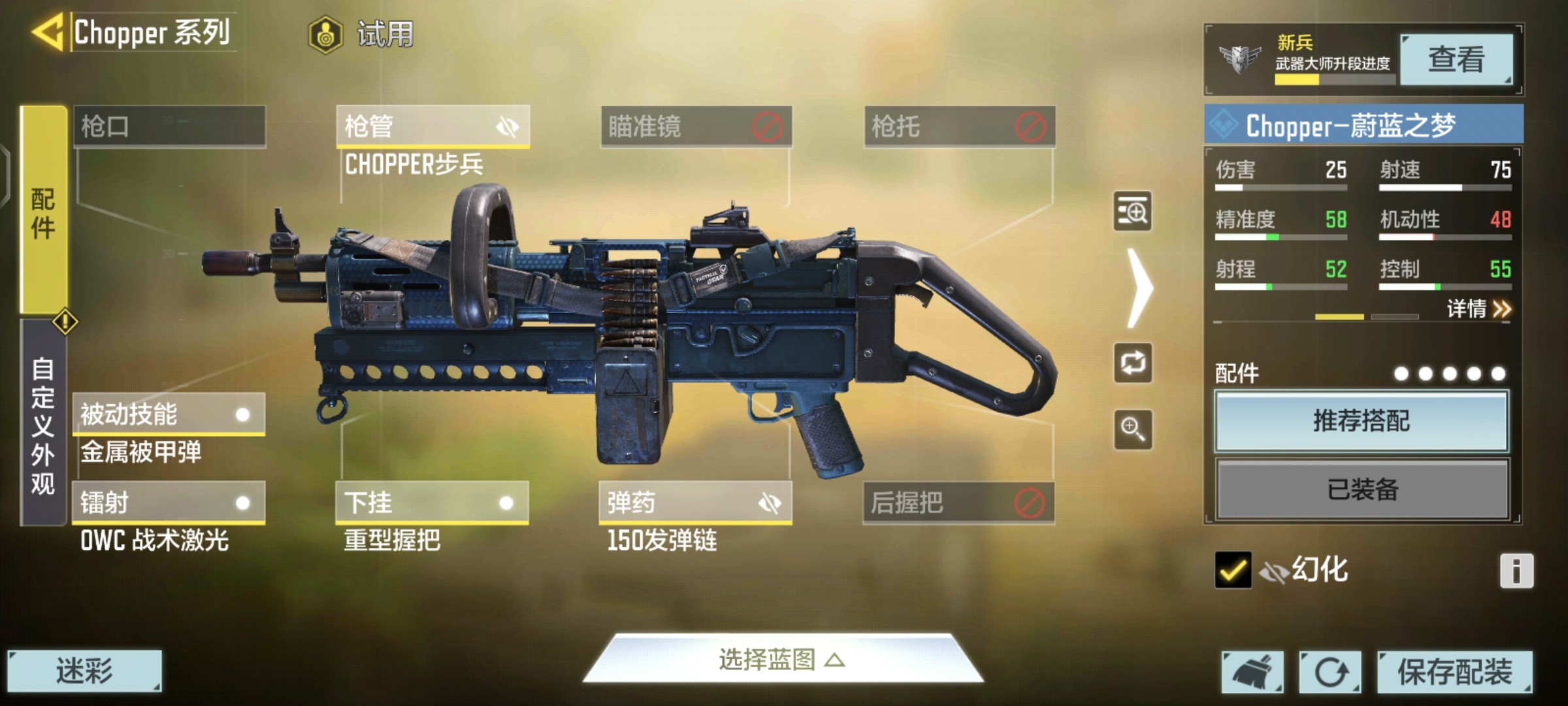The image size is (1568, 706).
Task: Select the 枪口 muzzle slot
Action: (169, 126)
